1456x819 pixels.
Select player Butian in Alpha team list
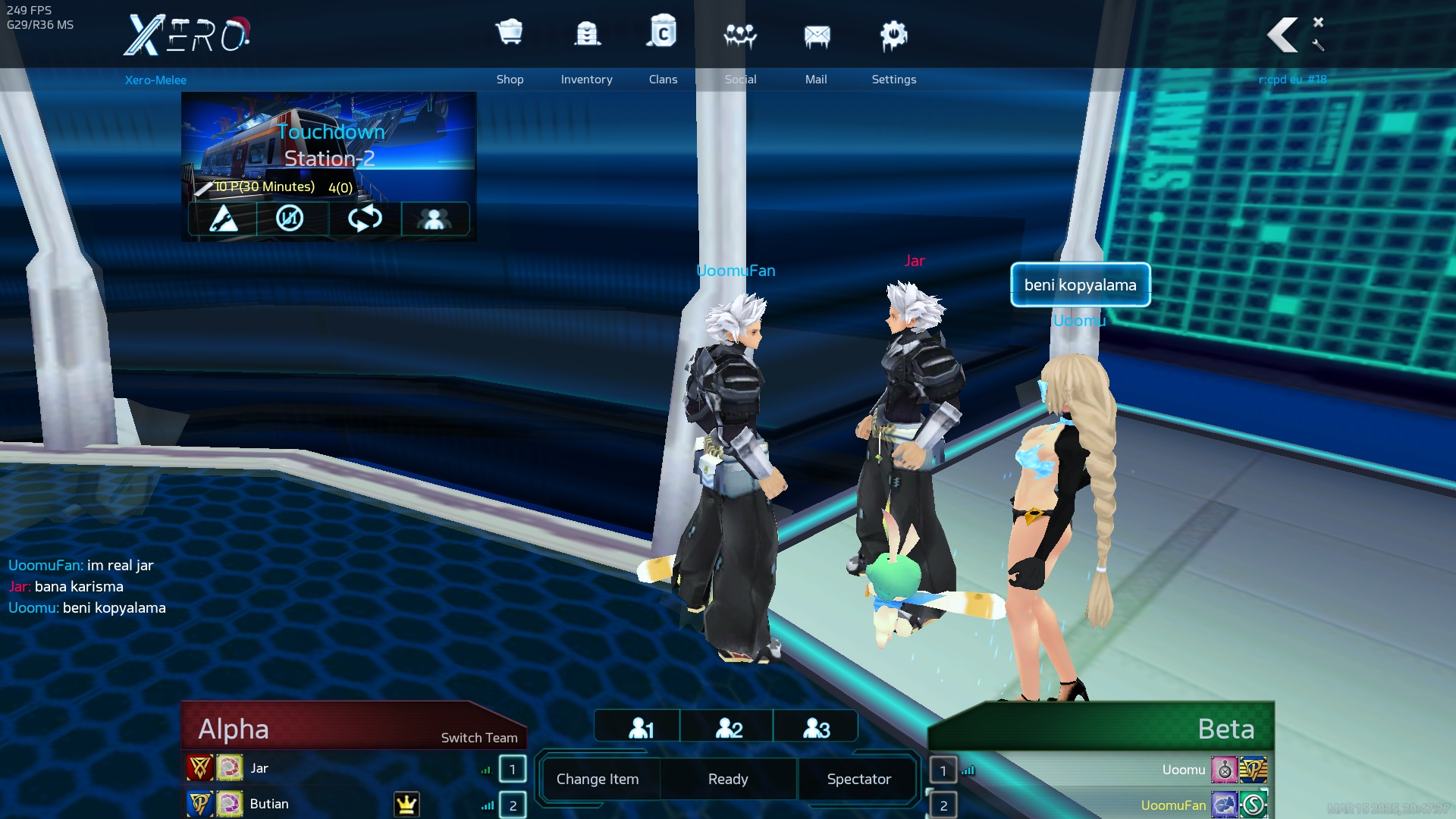tap(269, 804)
